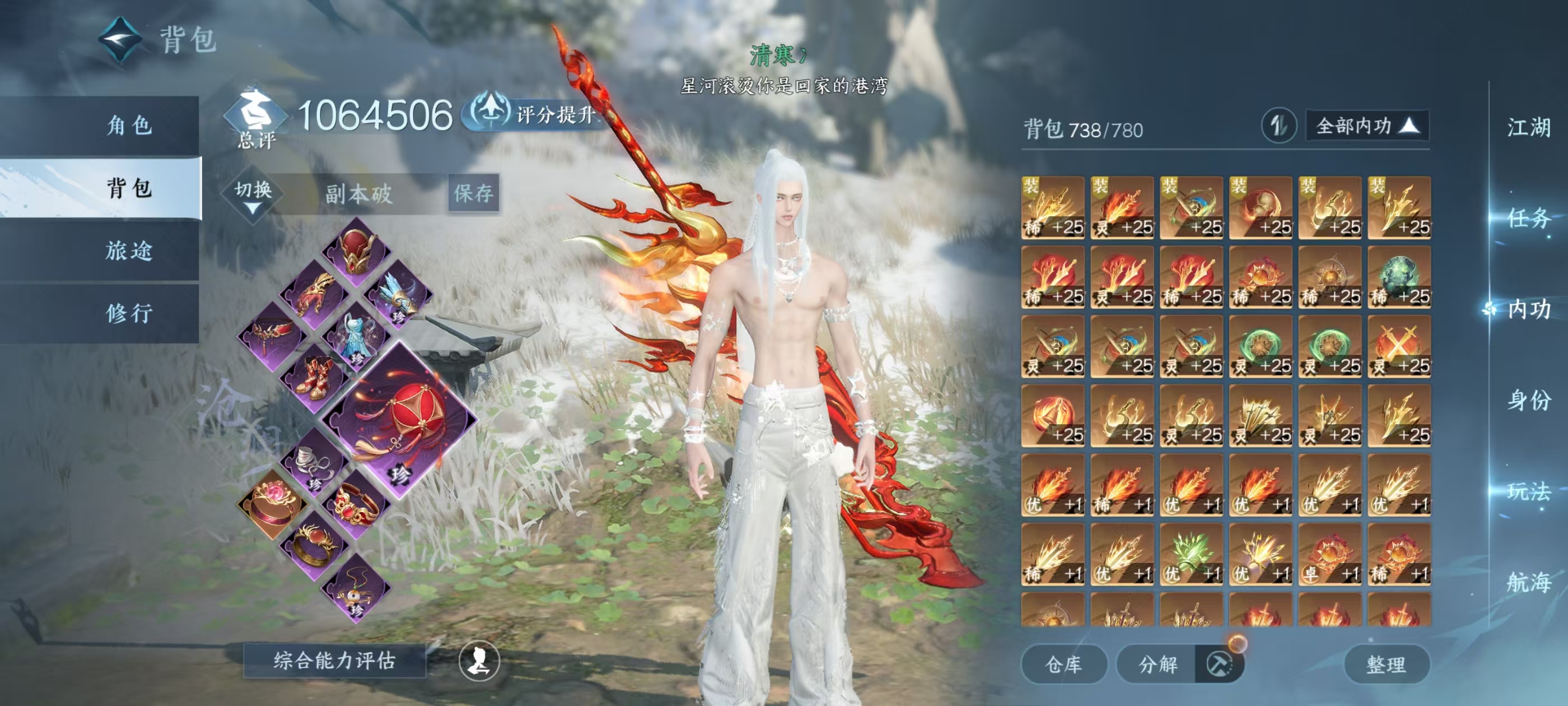Tap the 分解 dismantle button
The height and width of the screenshot is (706, 1568).
(1158, 664)
